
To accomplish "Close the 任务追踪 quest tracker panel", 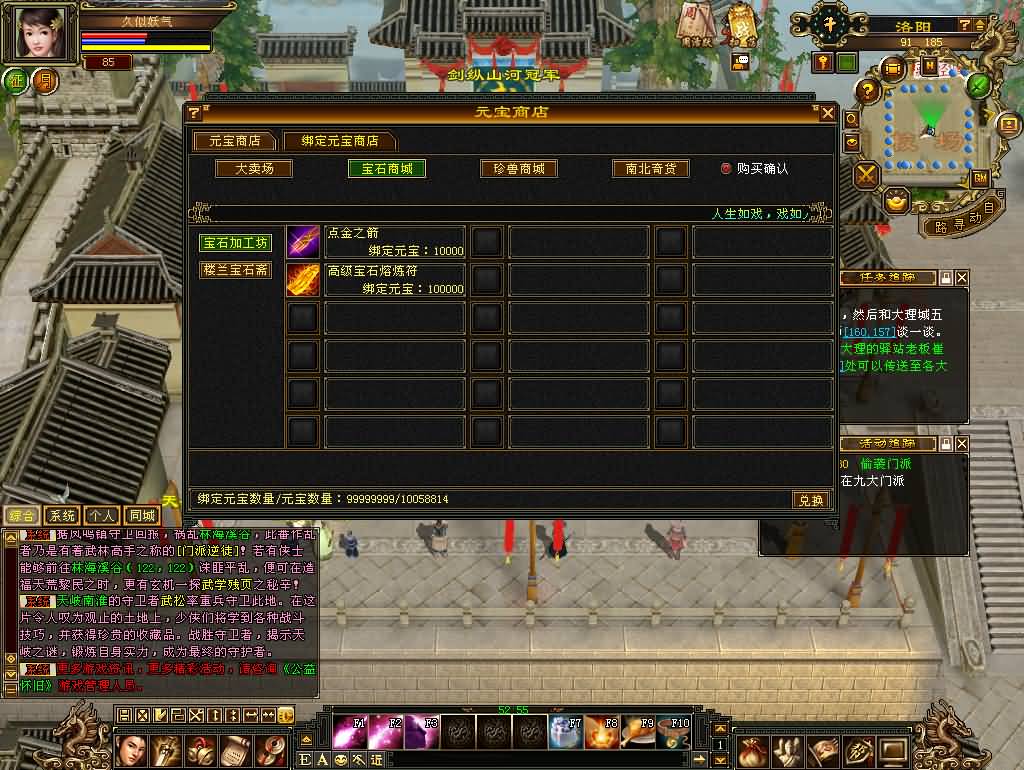I will point(962,277).
